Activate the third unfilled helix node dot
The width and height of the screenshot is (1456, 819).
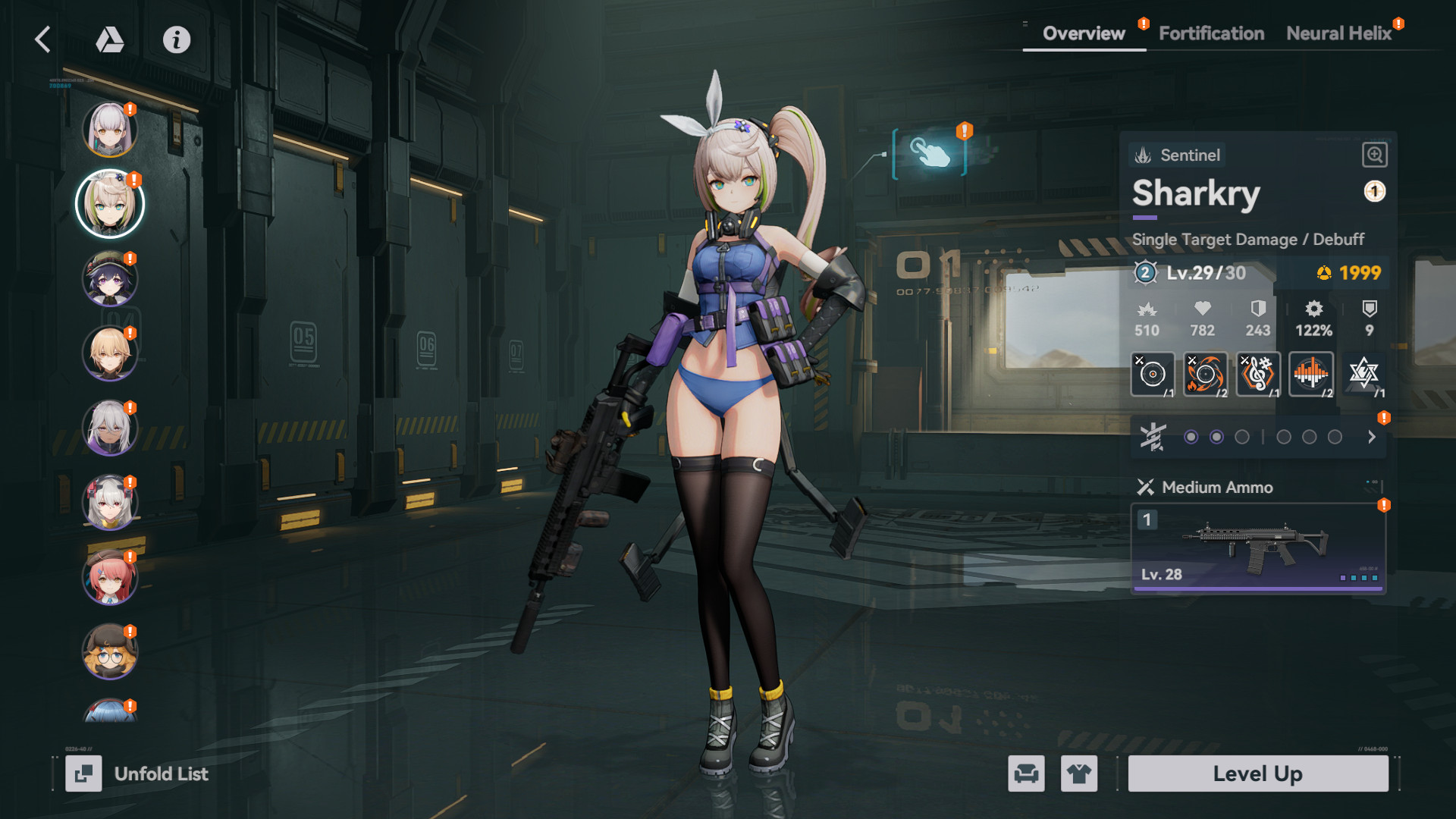[1241, 436]
